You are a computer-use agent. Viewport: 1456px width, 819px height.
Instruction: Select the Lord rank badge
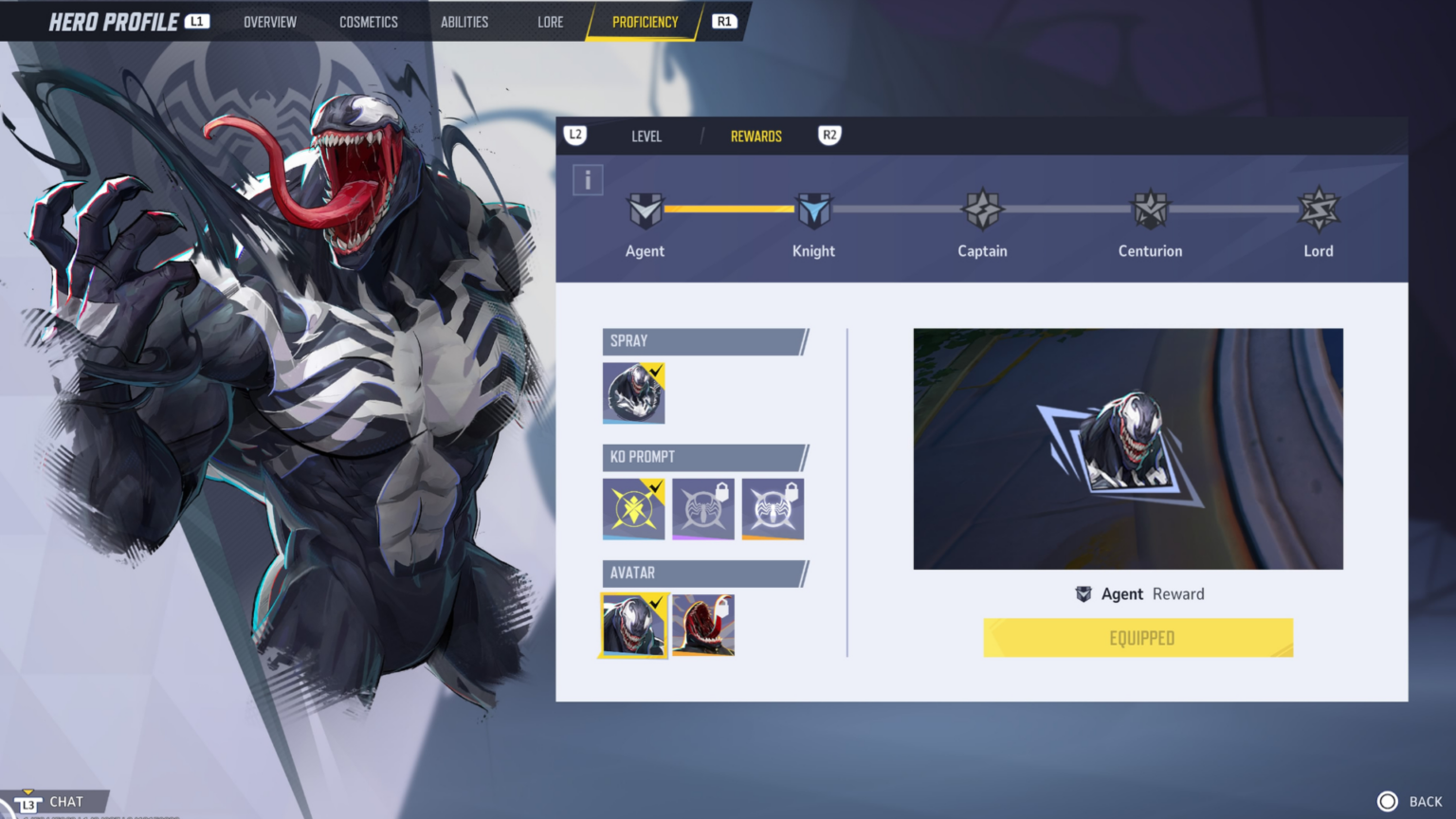(1318, 210)
